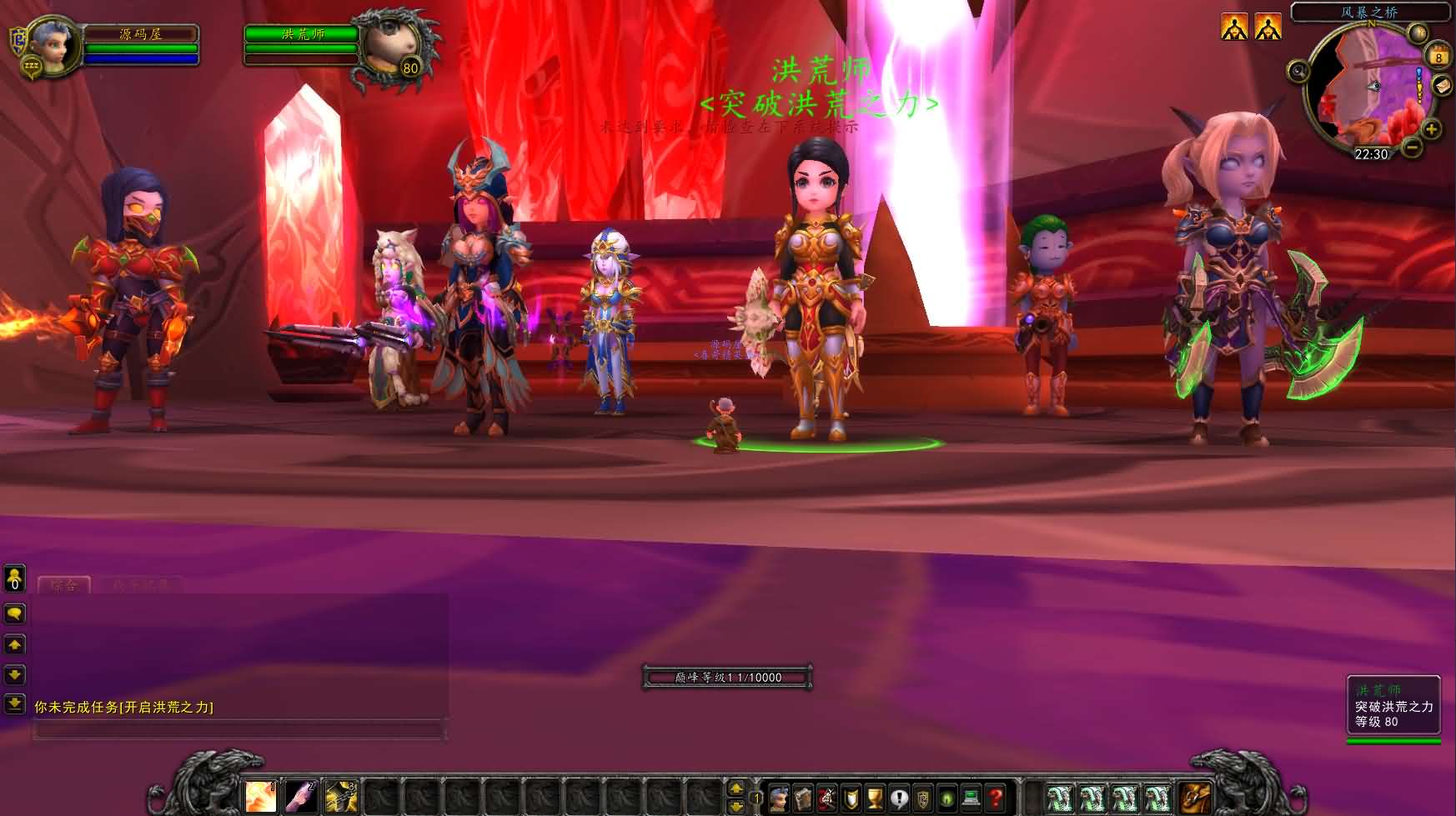The image size is (1456, 816).
Task: Zoom out the minimap with minus button
Action: (x=1411, y=148)
